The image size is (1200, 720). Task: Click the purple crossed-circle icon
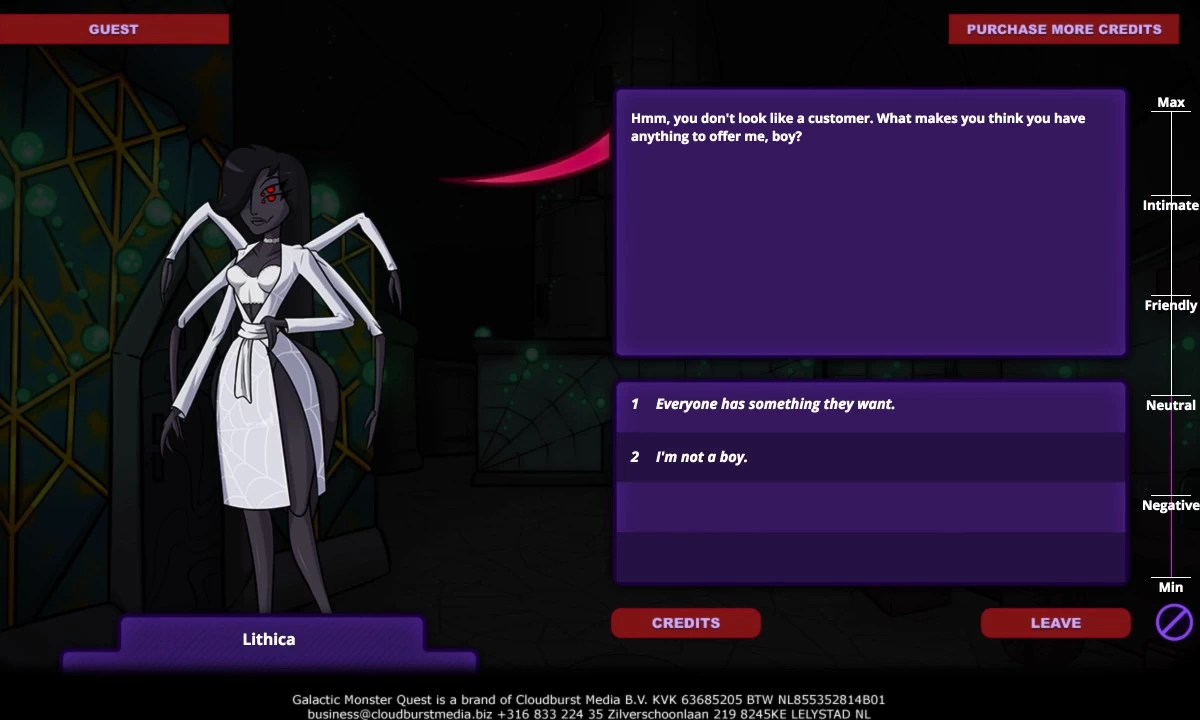[1174, 622]
